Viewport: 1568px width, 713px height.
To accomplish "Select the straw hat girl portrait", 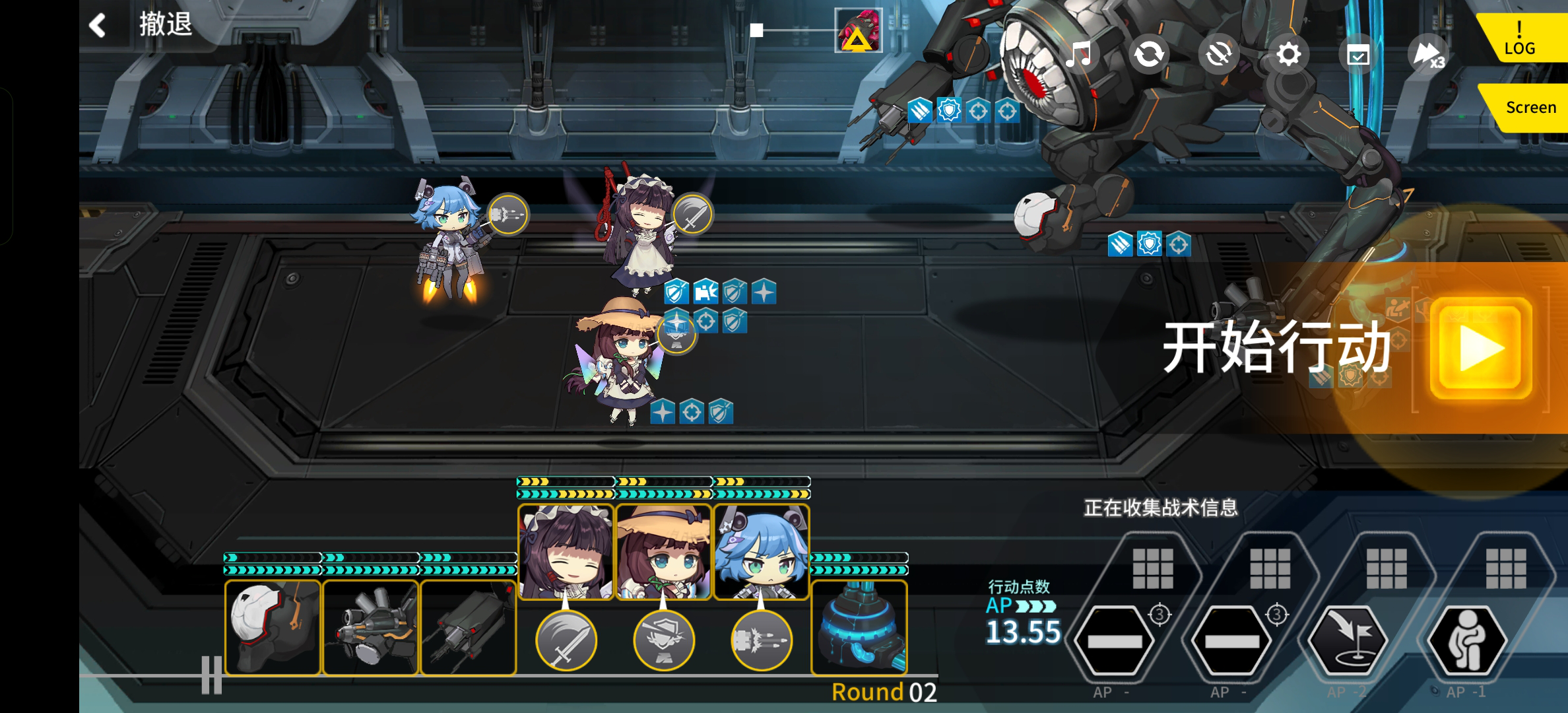I will (663, 552).
